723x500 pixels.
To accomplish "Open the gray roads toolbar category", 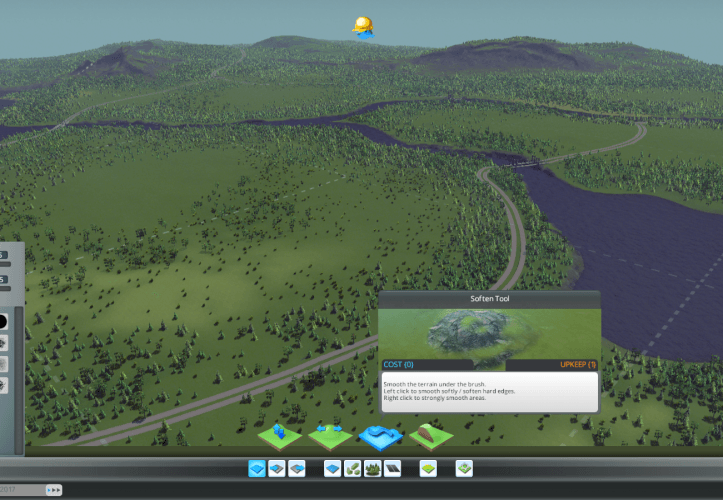I will (x=392, y=468).
